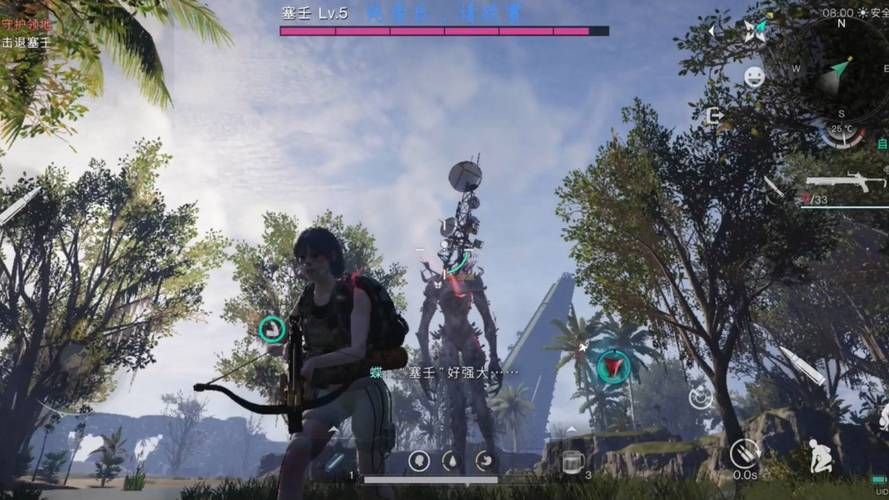Click the exit door arrow icon
This screenshot has width=889, height=500.
coord(715,115)
